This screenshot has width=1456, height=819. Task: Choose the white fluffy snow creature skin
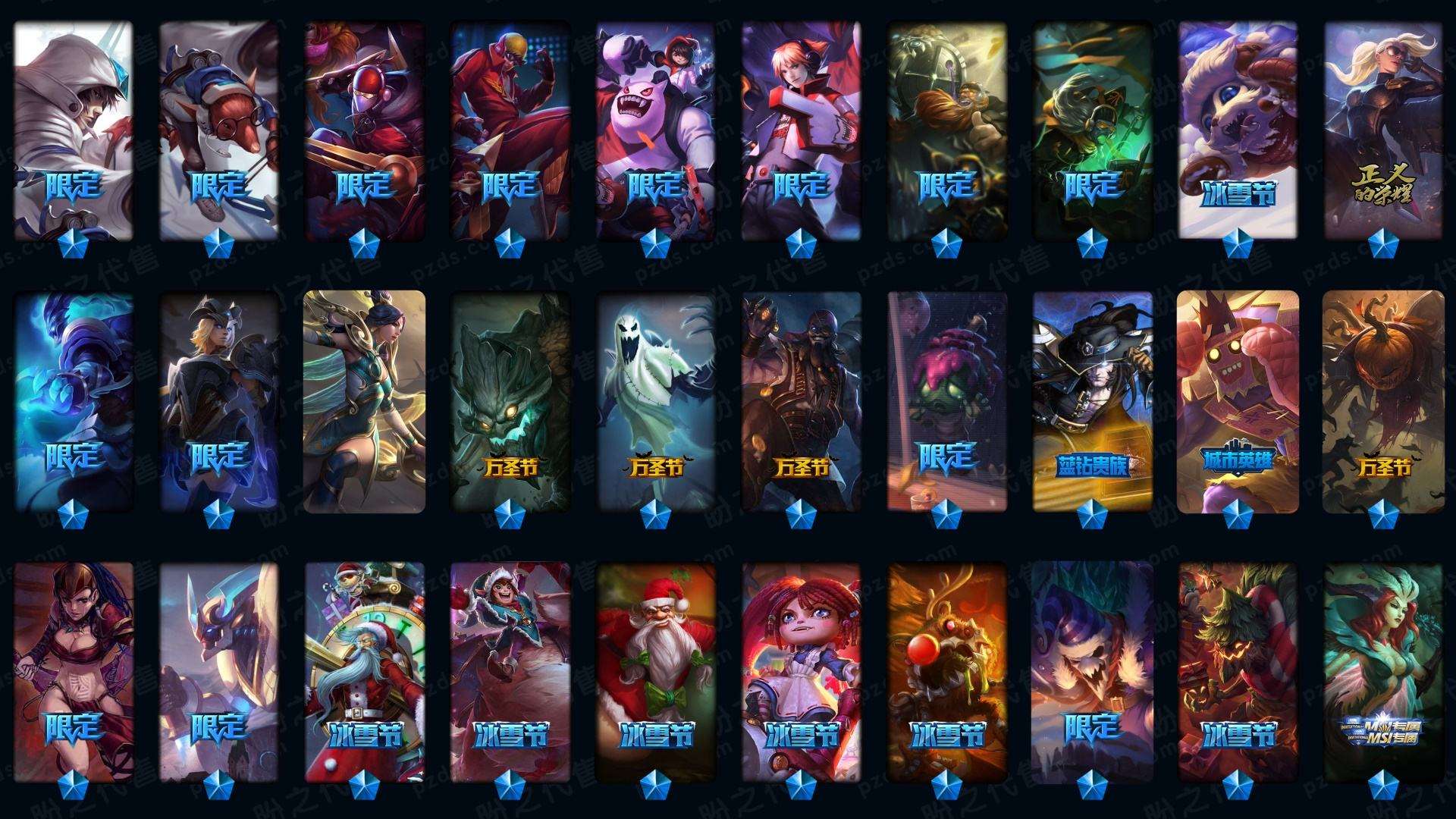point(1238,129)
